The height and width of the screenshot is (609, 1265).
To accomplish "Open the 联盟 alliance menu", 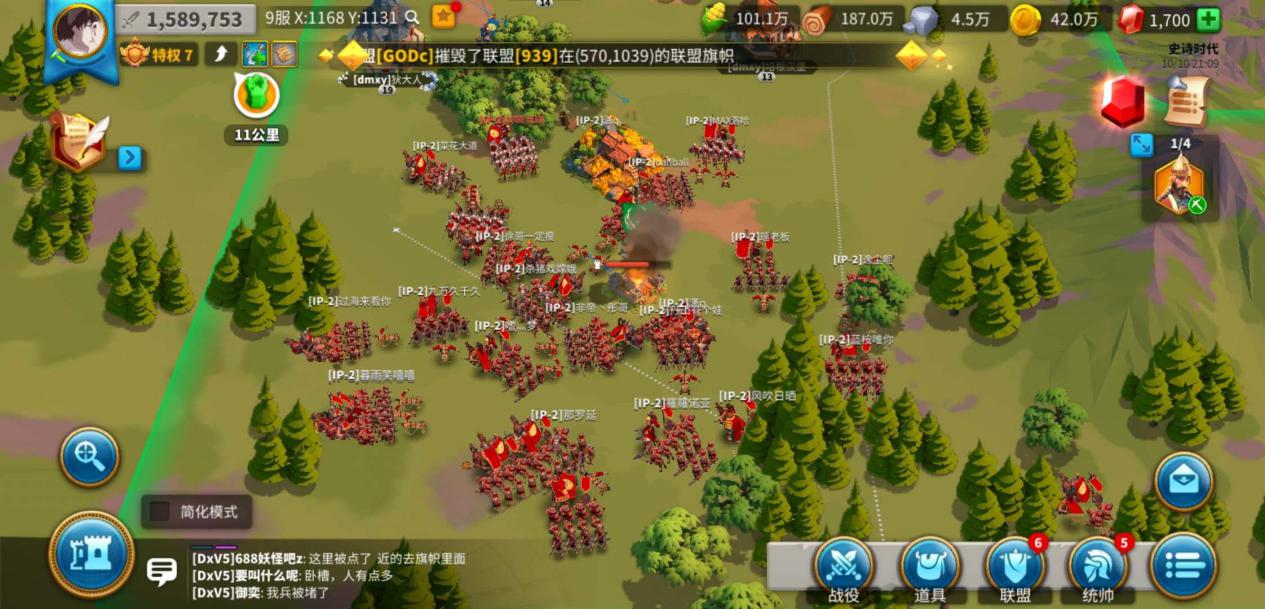I will (1015, 567).
